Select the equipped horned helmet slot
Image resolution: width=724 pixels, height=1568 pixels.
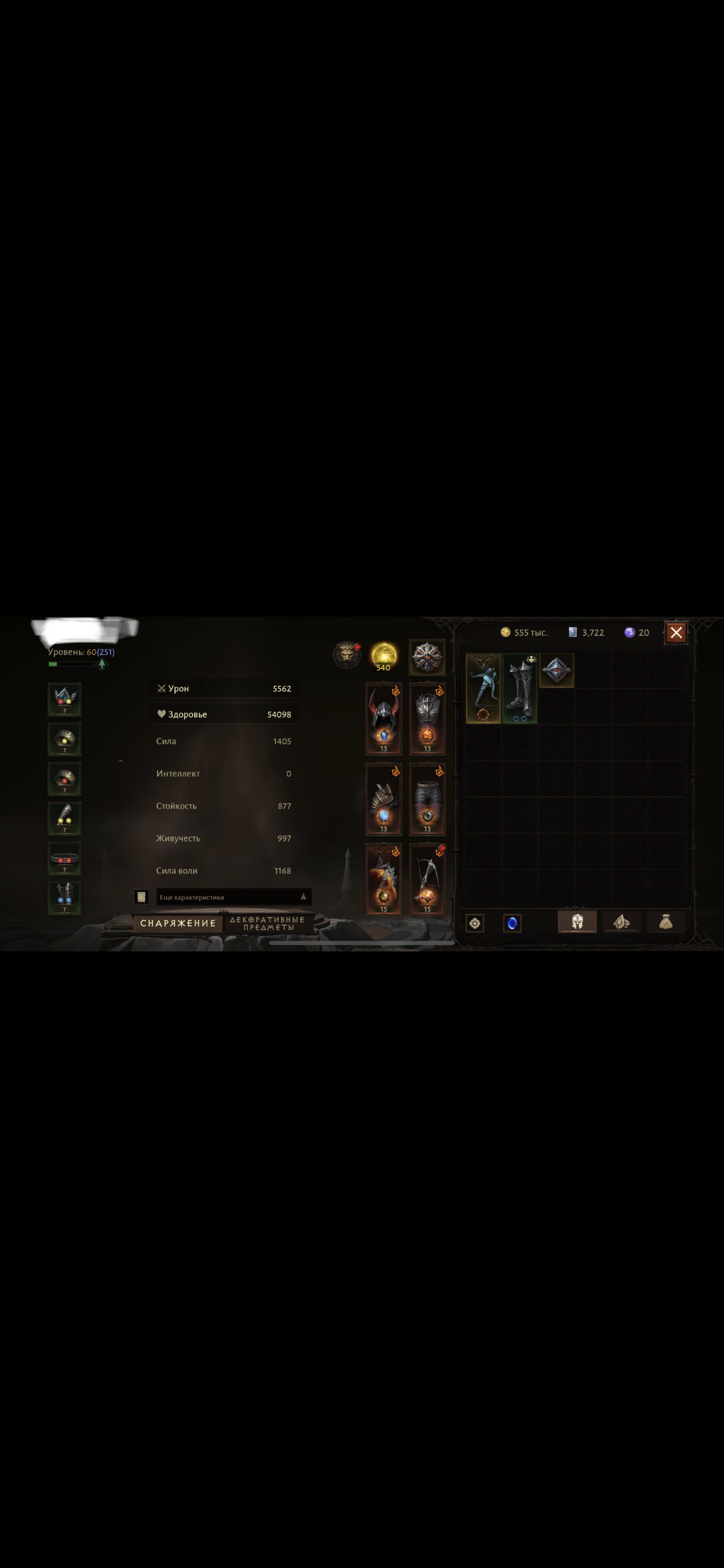tap(384, 718)
